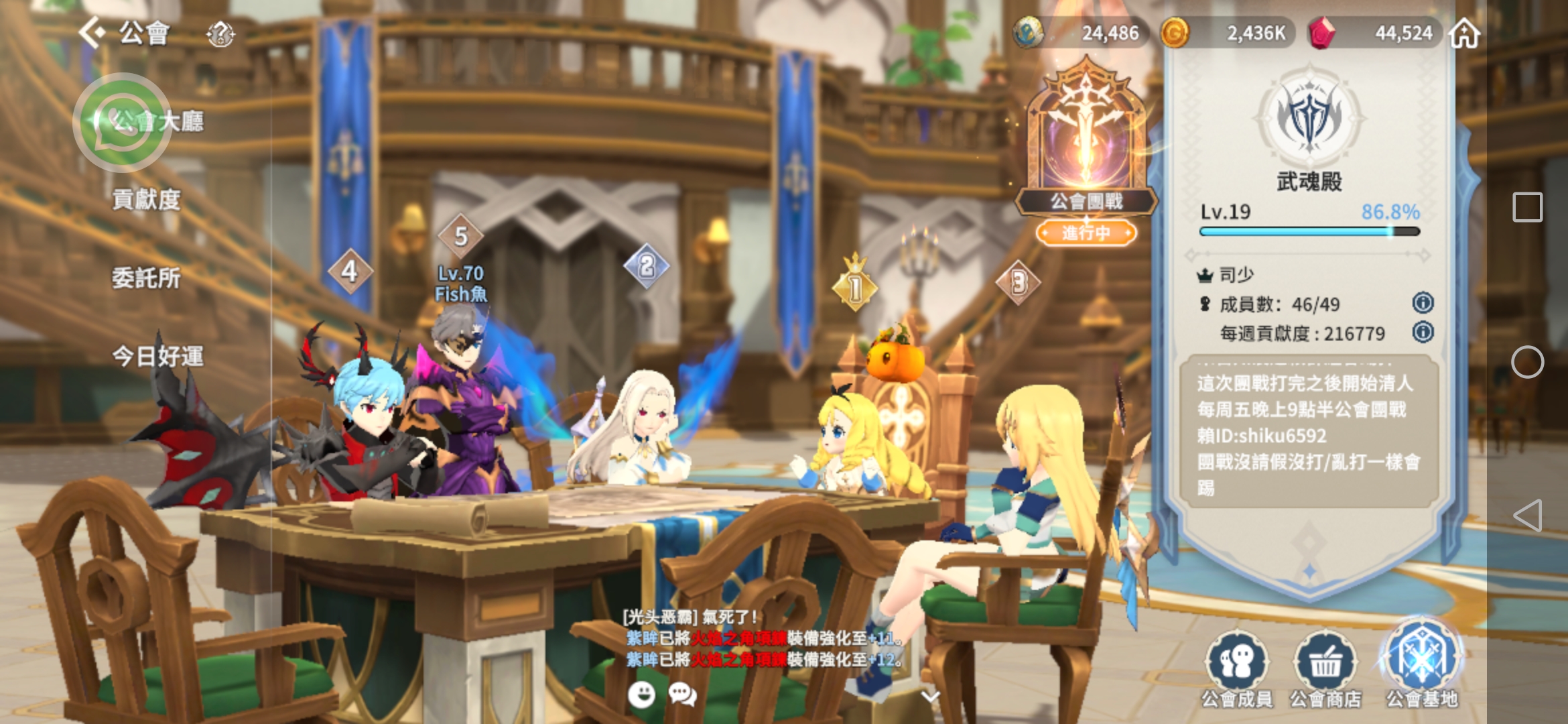The height and width of the screenshot is (724, 1568).
Task: Show info for 每週貢獻度 weekly contribution
Action: tap(1423, 332)
